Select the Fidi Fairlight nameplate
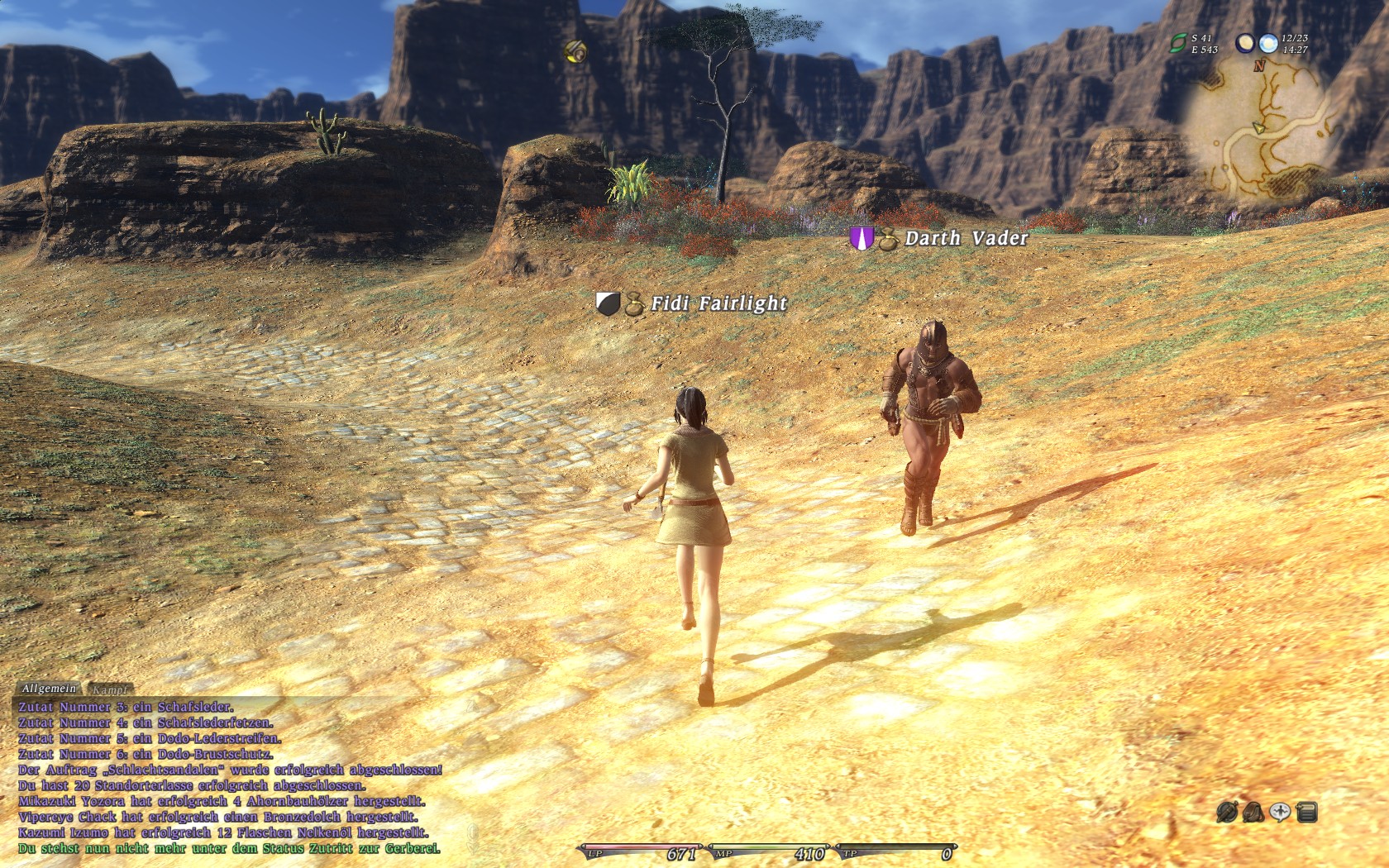 pos(718,303)
